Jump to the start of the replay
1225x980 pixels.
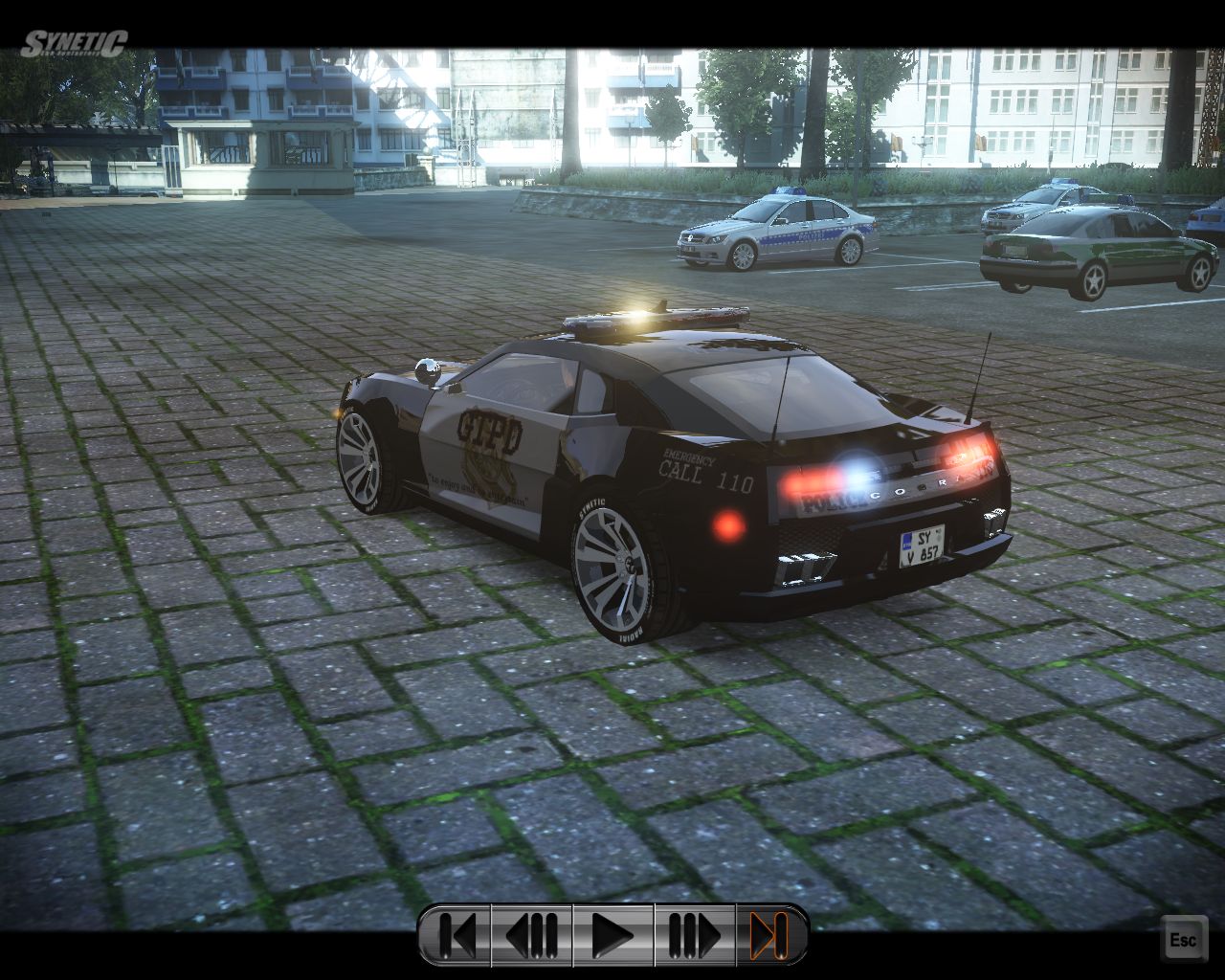click(x=456, y=935)
